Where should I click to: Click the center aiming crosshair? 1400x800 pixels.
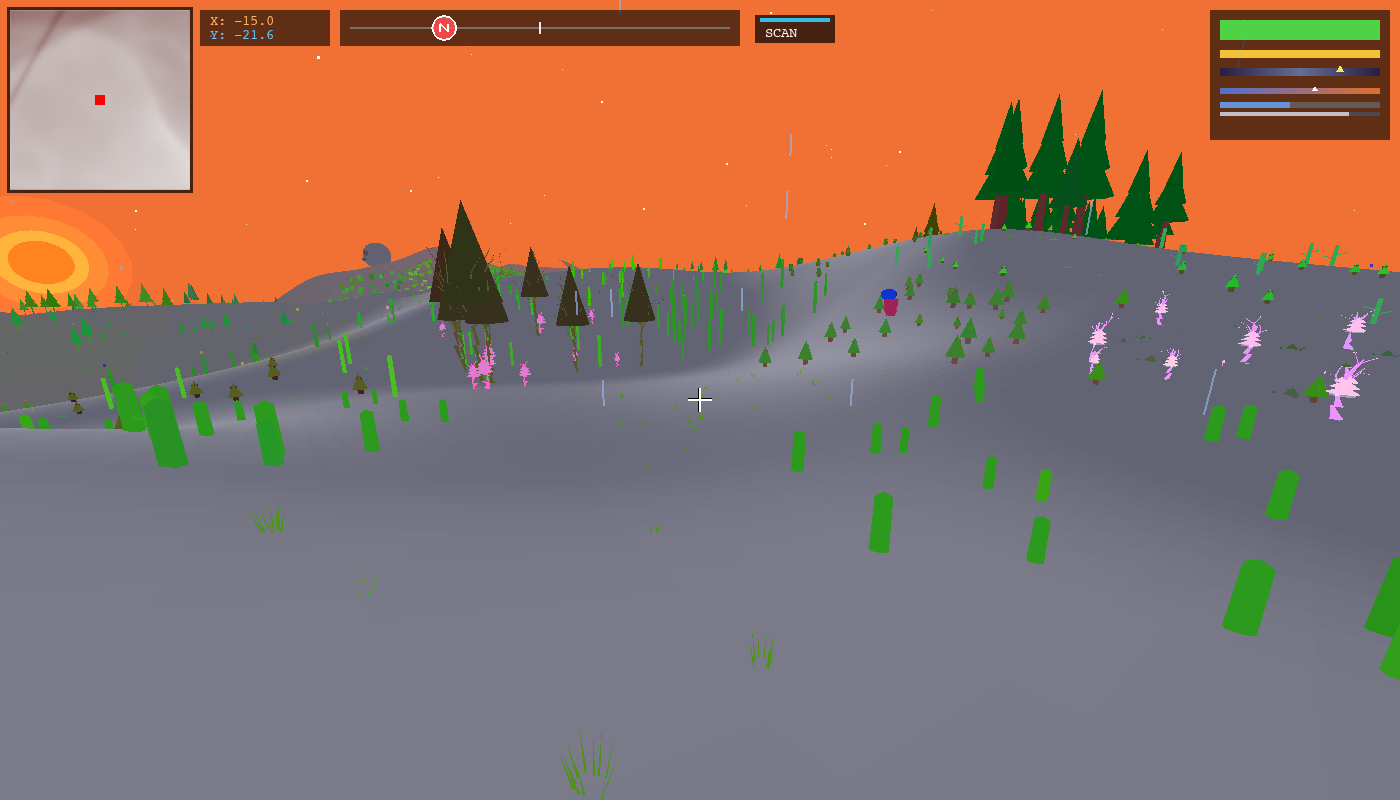[700, 400]
